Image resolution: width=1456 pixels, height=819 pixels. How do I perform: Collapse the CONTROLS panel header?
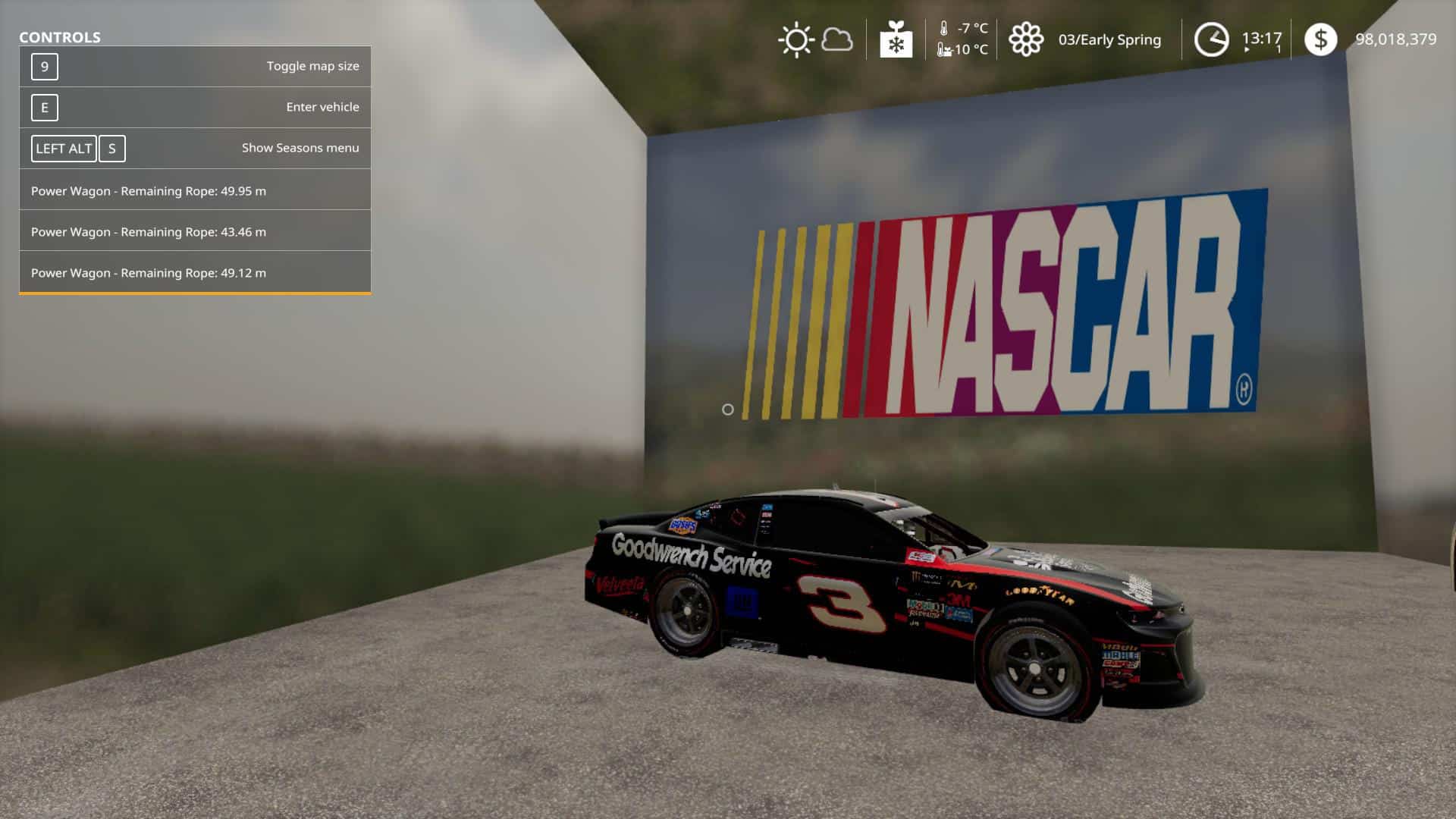tap(61, 35)
